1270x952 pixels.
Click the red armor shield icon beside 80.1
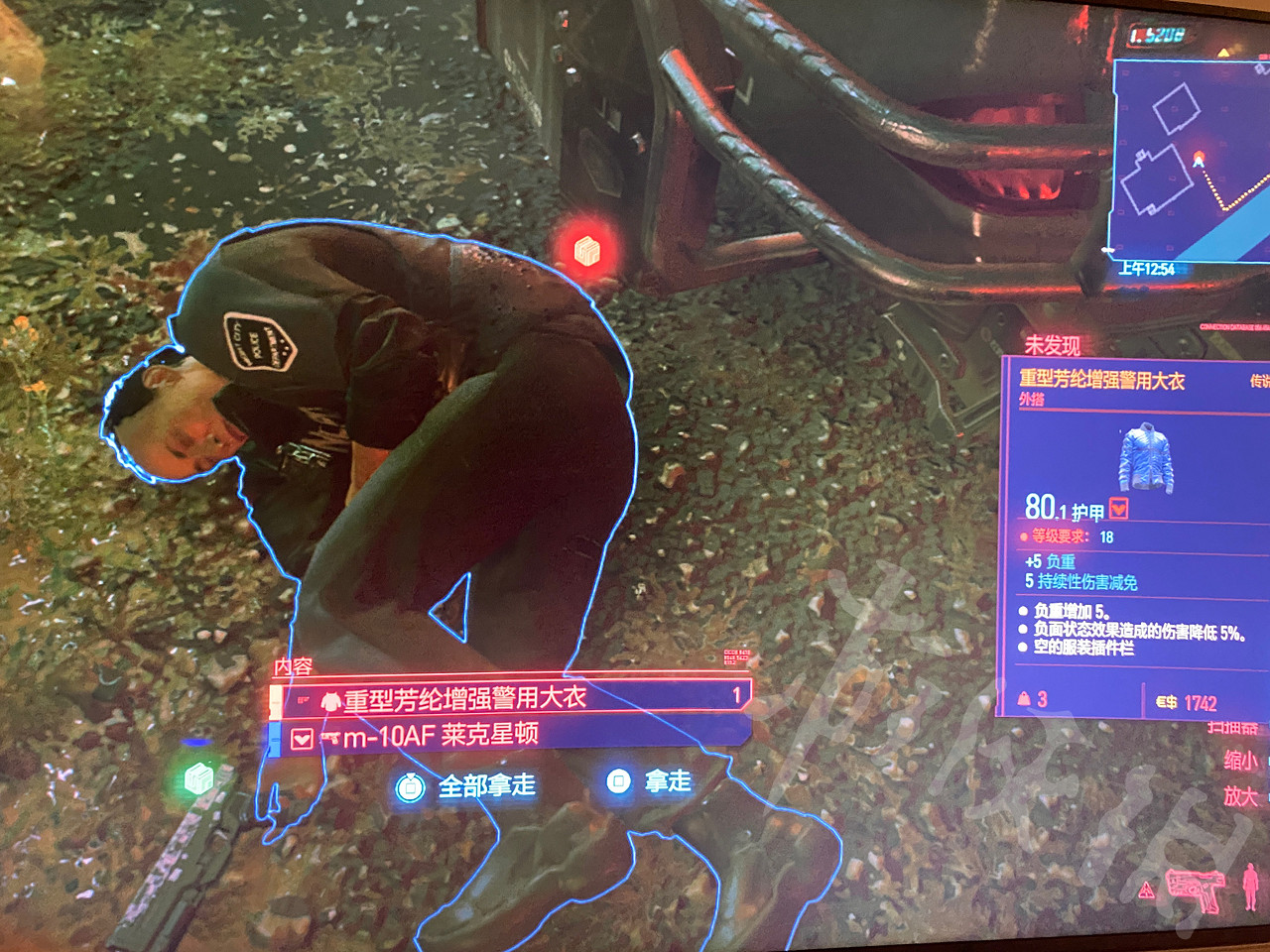click(1118, 509)
